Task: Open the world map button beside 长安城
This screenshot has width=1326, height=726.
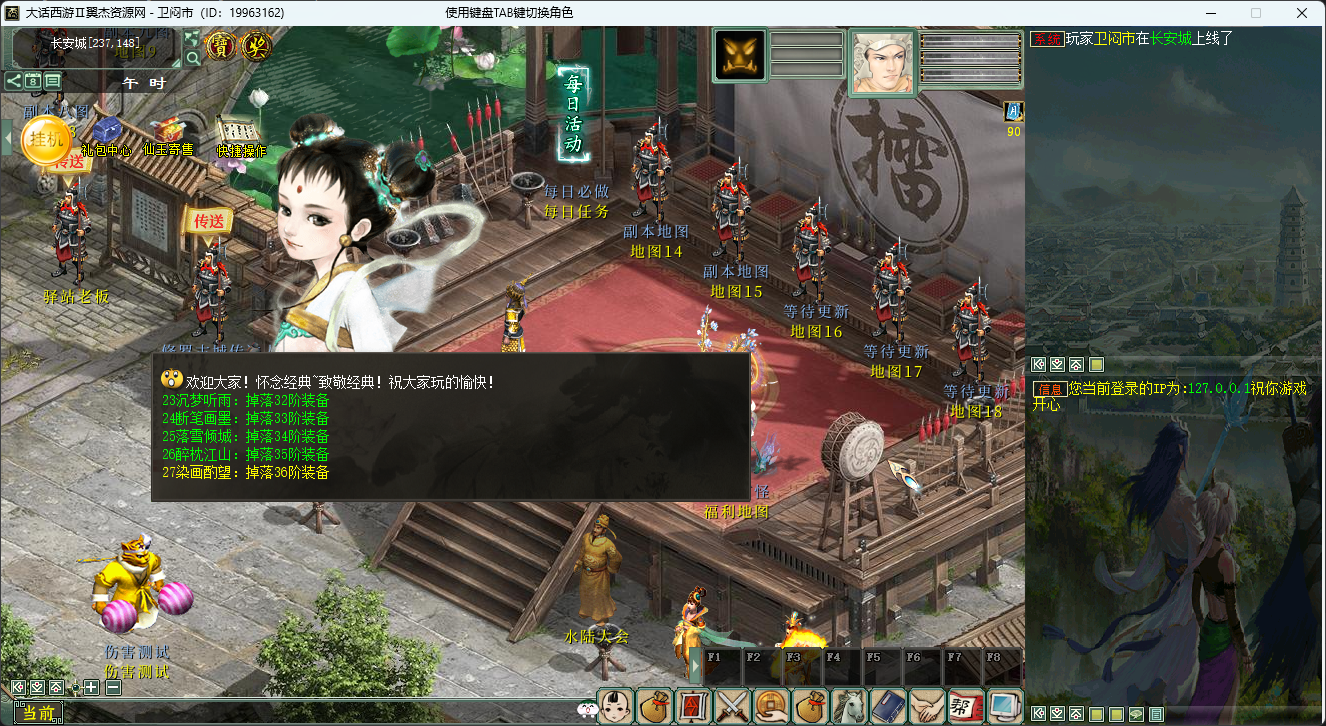Action: click(192, 39)
